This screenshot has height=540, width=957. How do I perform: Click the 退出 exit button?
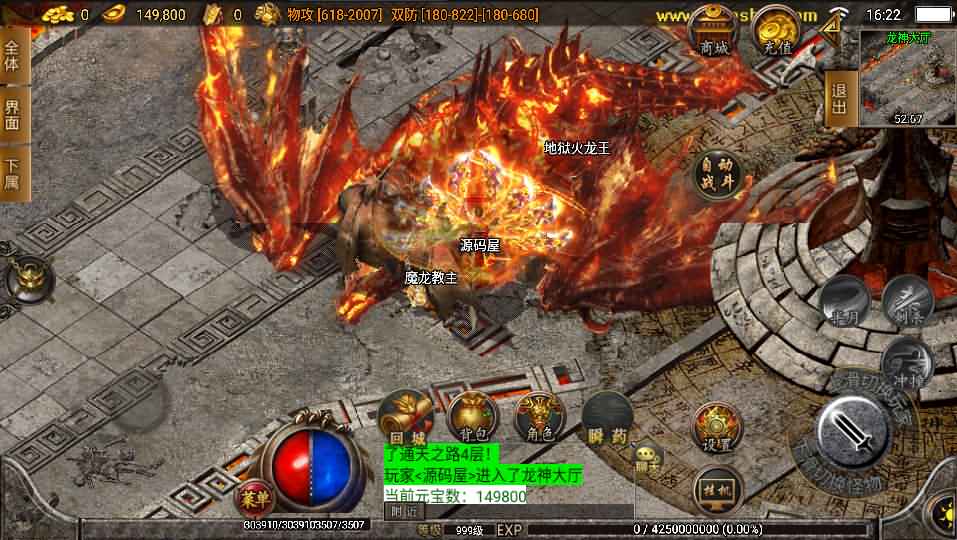click(x=840, y=99)
